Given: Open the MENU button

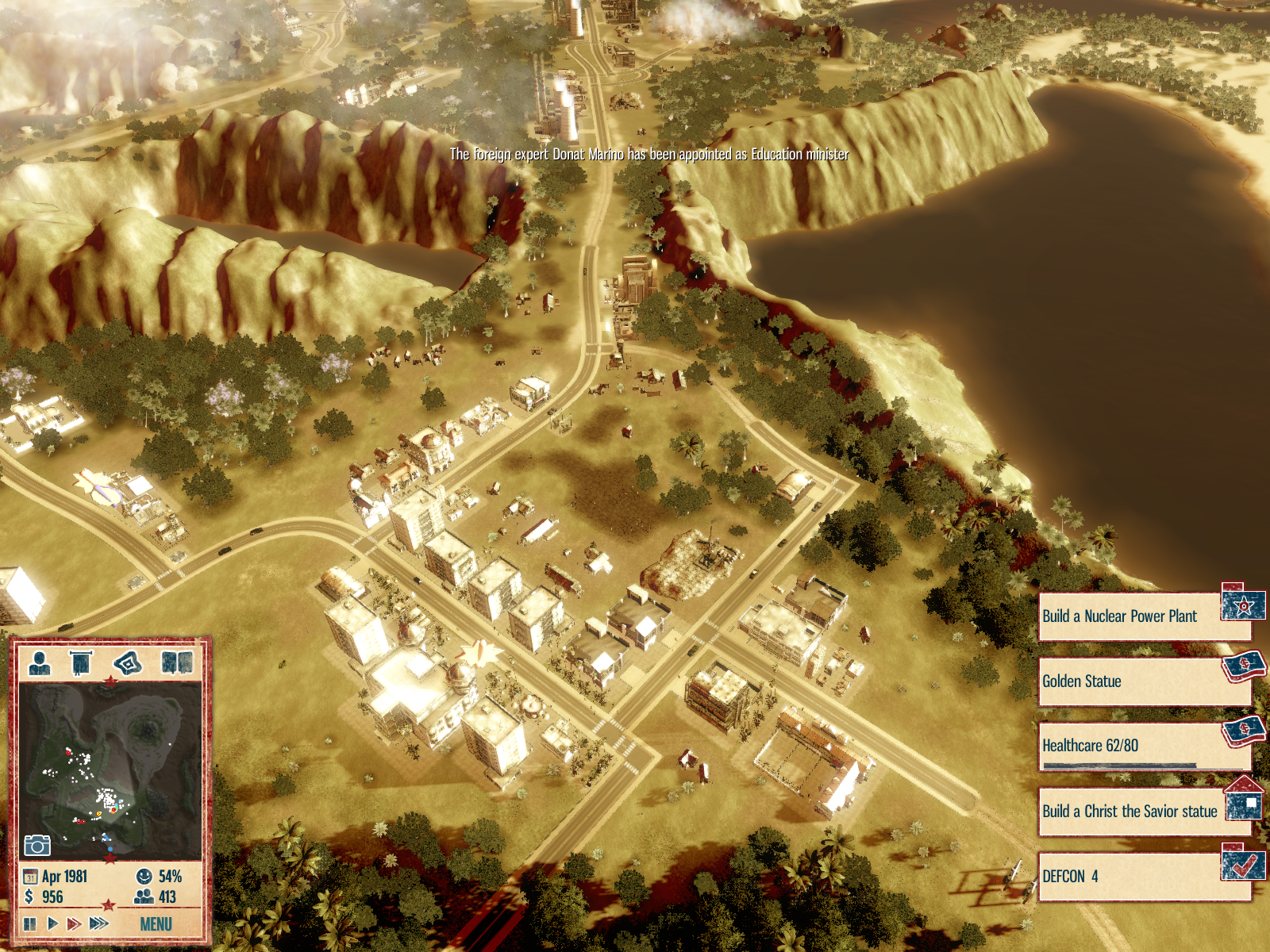Looking at the screenshot, I should tap(156, 923).
